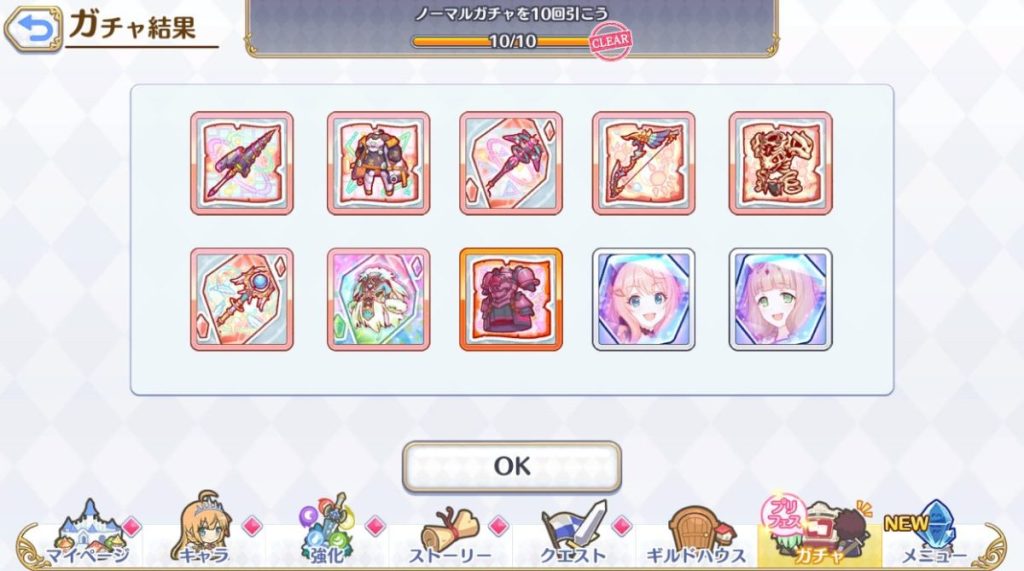The image size is (1024, 571).
Task: Select the ガチャ gacha tab
Action: pos(817,536)
